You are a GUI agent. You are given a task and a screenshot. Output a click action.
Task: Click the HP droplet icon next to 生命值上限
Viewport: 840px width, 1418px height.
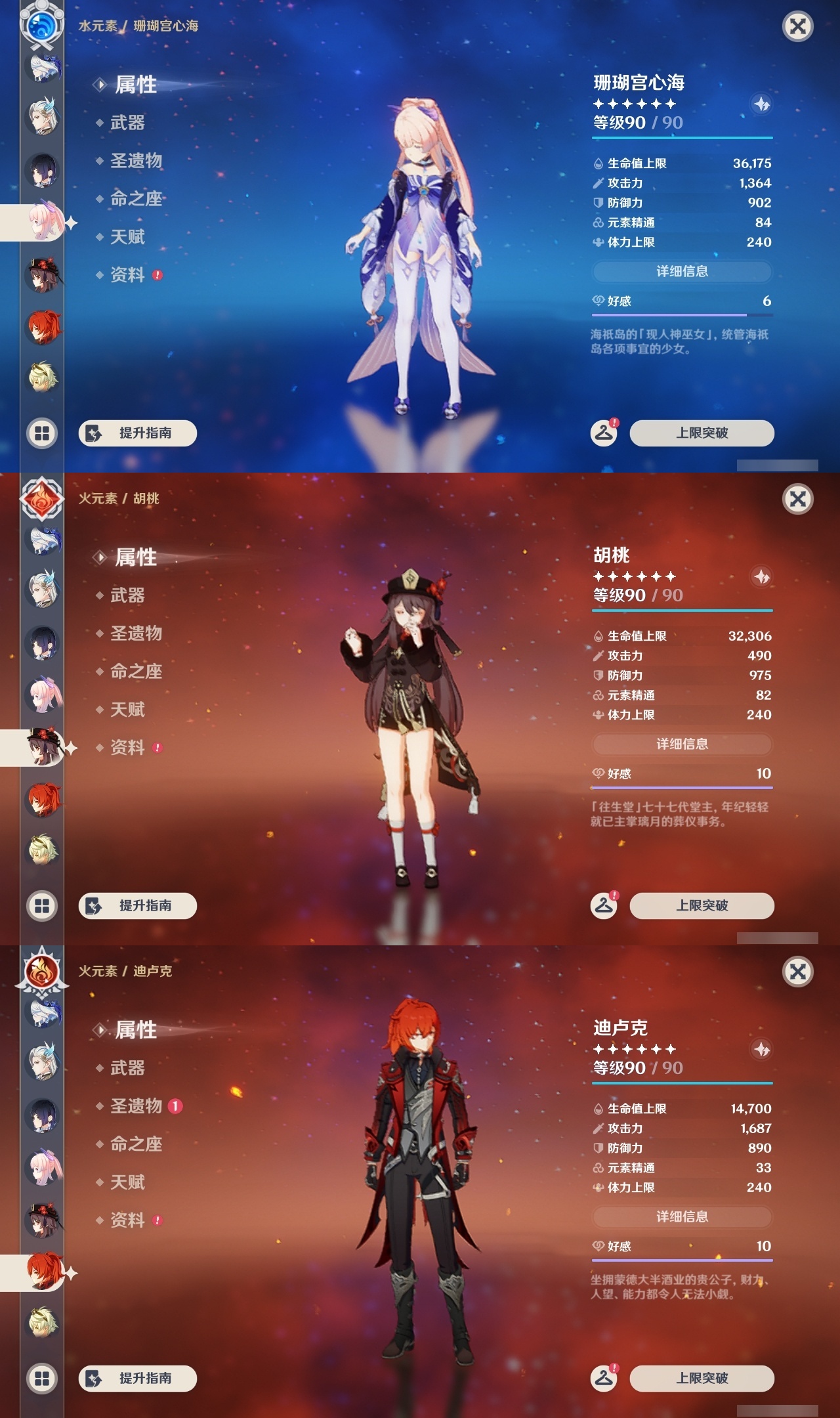(x=598, y=165)
